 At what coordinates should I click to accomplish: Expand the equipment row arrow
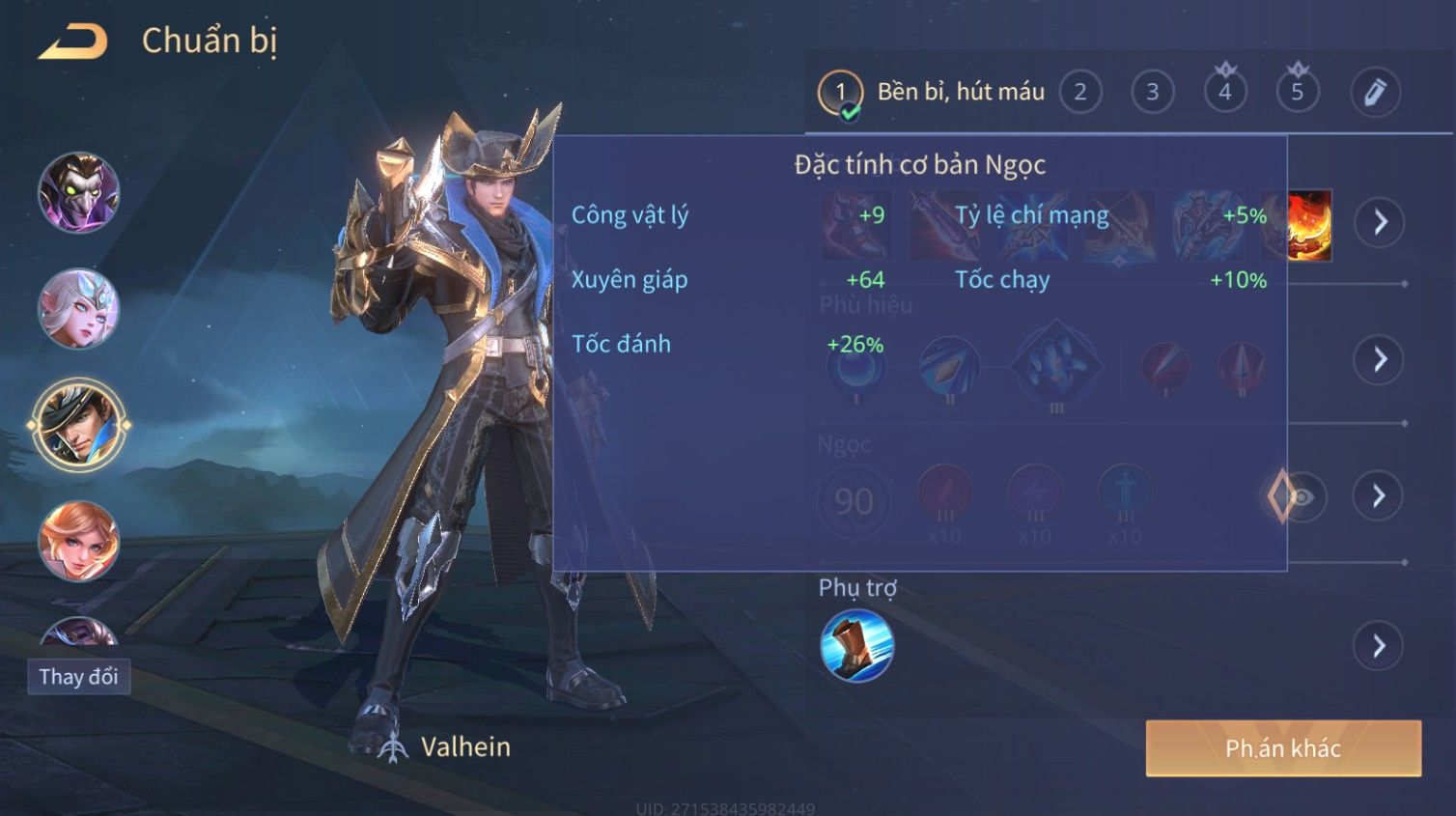(x=1379, y=222)
